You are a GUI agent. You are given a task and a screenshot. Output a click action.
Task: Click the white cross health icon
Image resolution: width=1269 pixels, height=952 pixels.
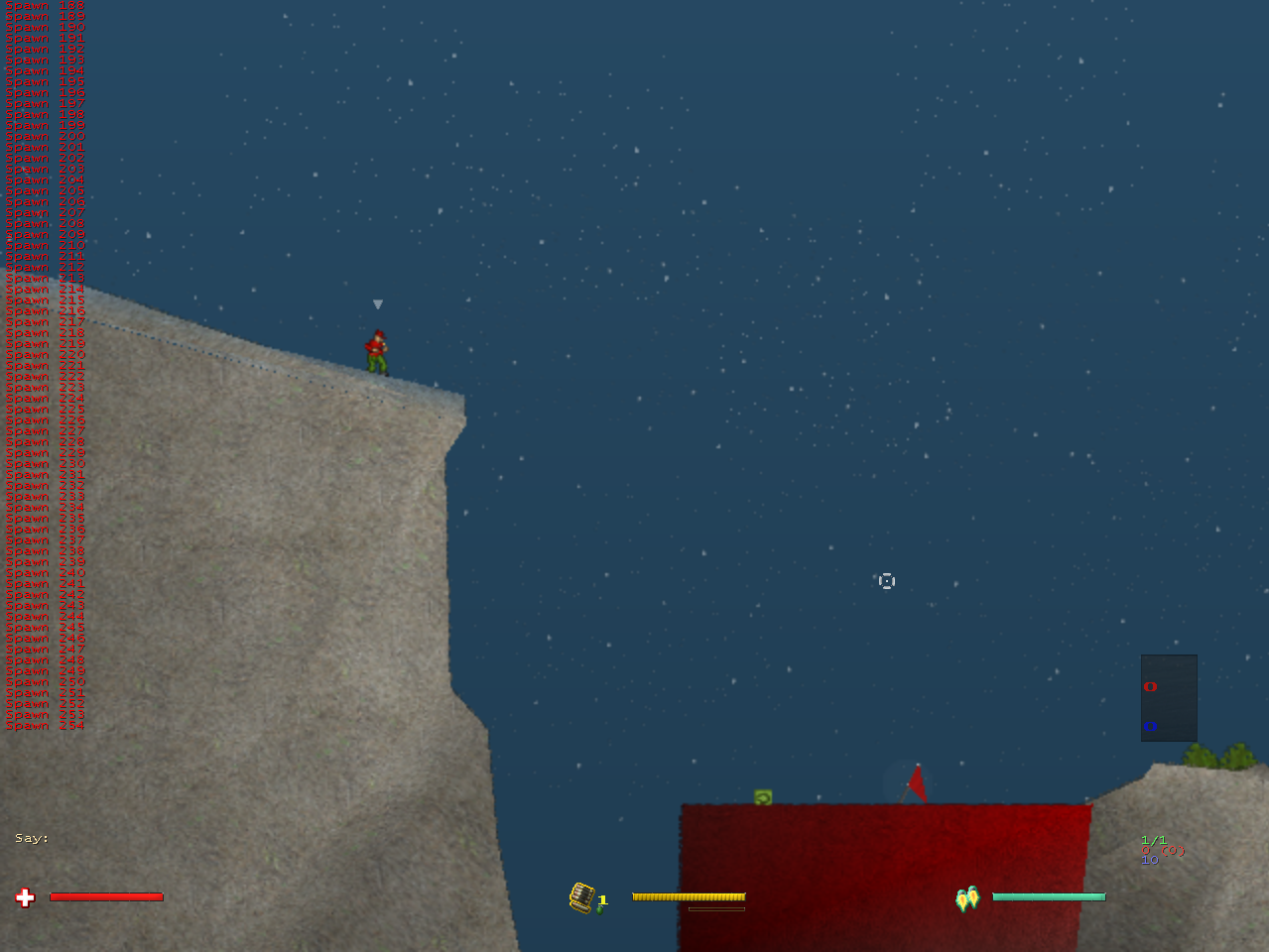(x=26, y=897)
